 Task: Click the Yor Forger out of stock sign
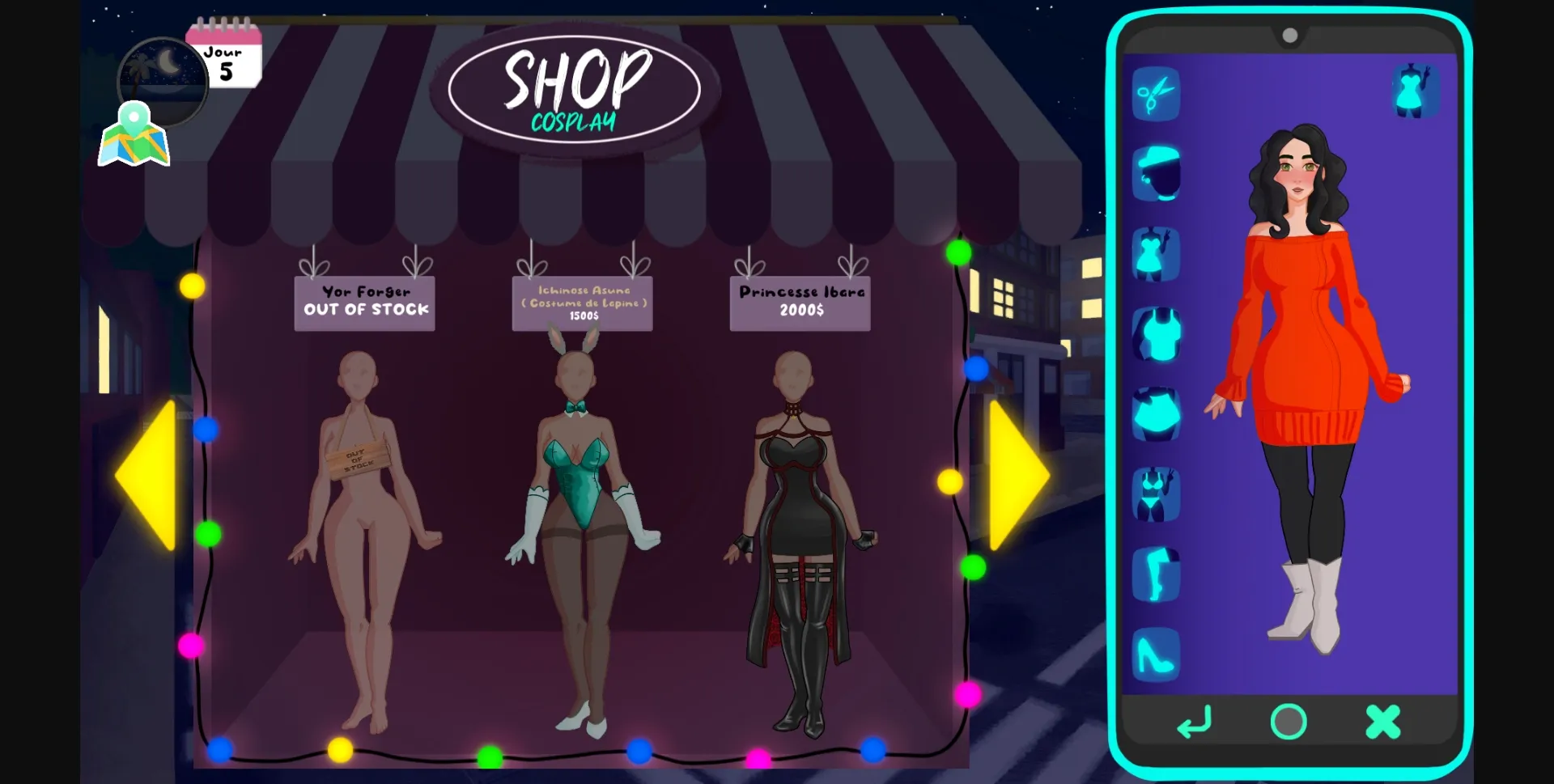point(365,303)
